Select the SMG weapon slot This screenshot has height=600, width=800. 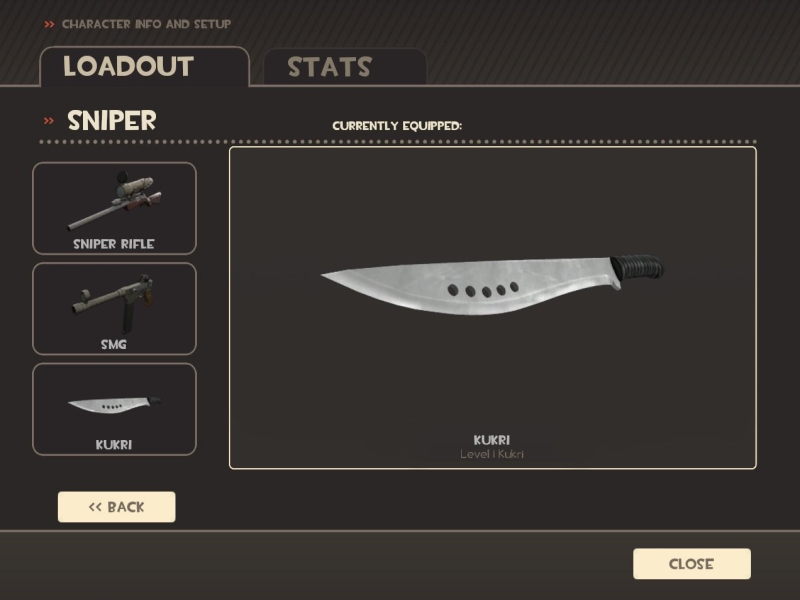[x=114, y=308]
